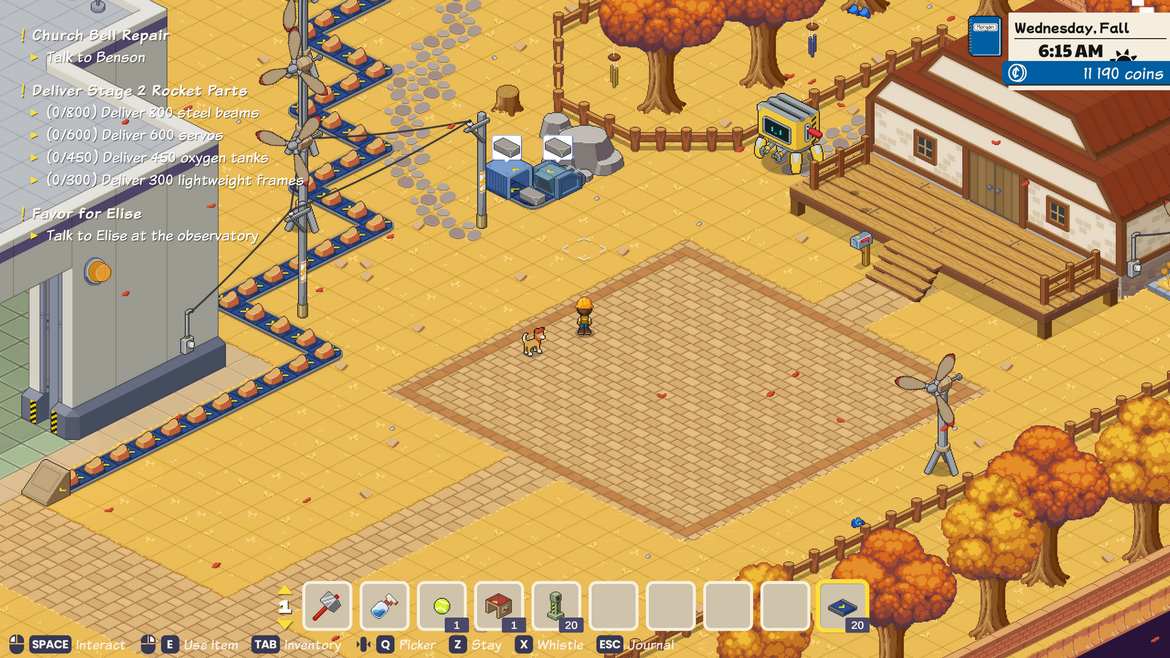Select the Deliver Stage 2 Rocket Parts quest
This screenshot has height=658, width=1170.
(x=139, y=91)
